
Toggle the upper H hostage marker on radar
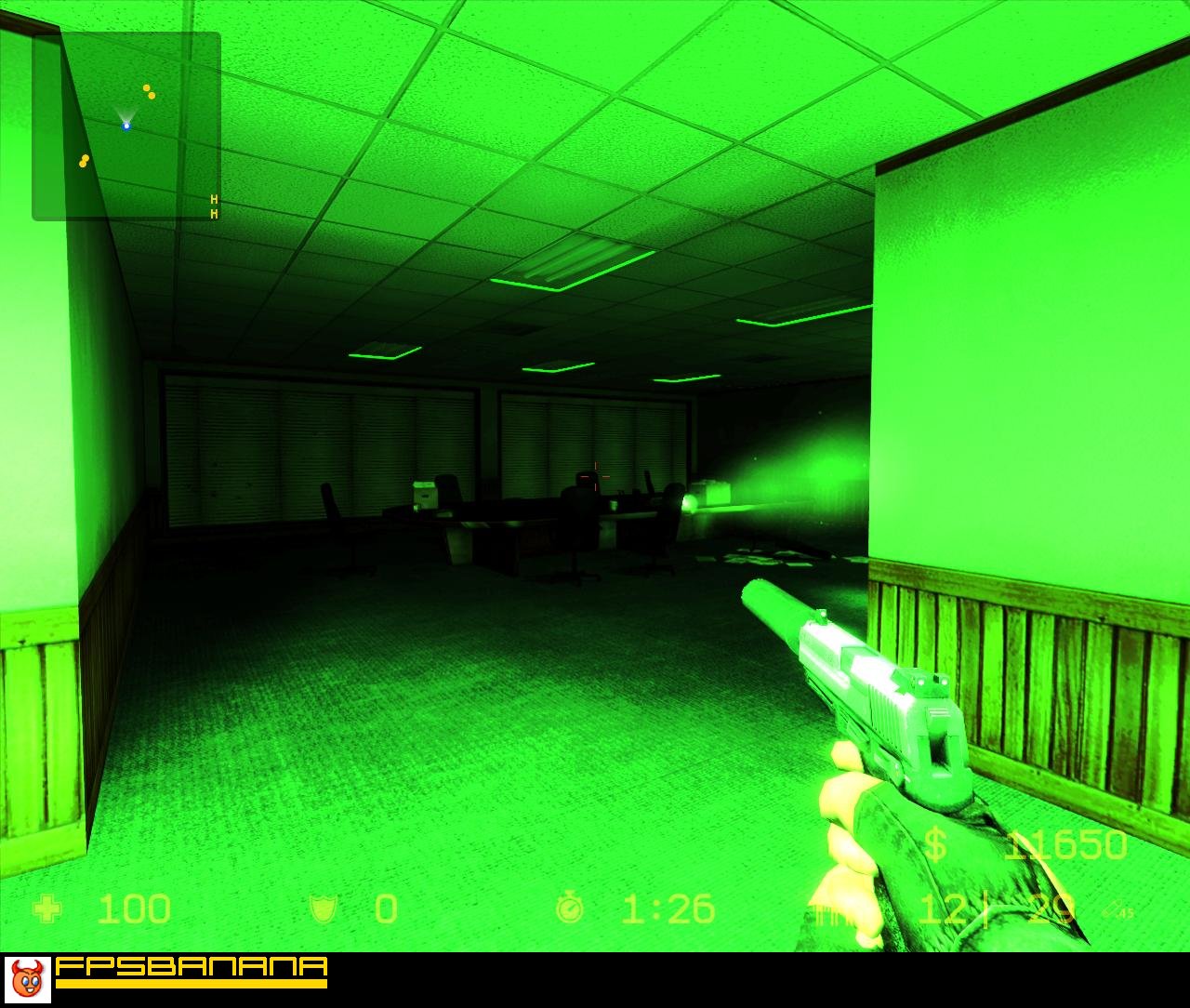point(214,198)
